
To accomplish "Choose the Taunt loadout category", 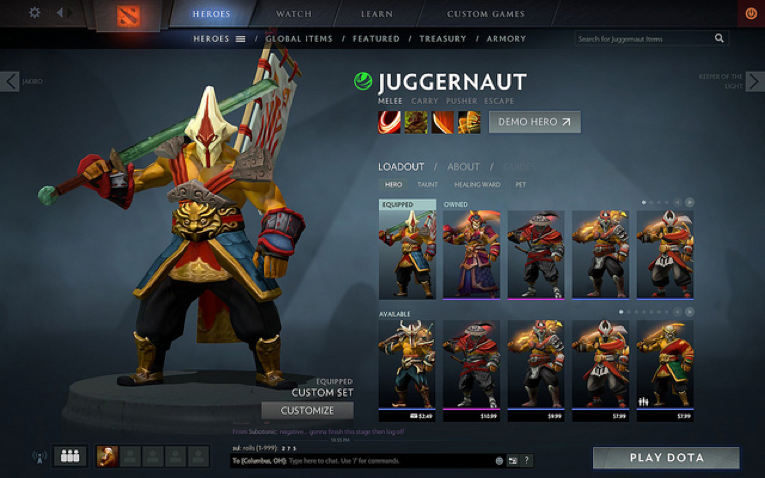I will point(427,185).
